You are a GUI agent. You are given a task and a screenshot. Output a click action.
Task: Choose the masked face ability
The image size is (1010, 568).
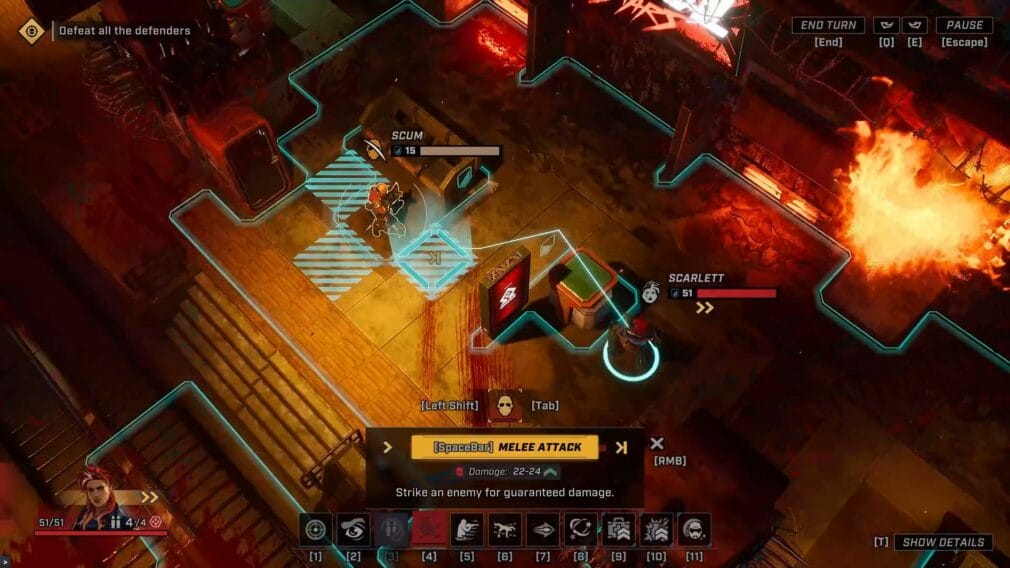click(694, 529)
